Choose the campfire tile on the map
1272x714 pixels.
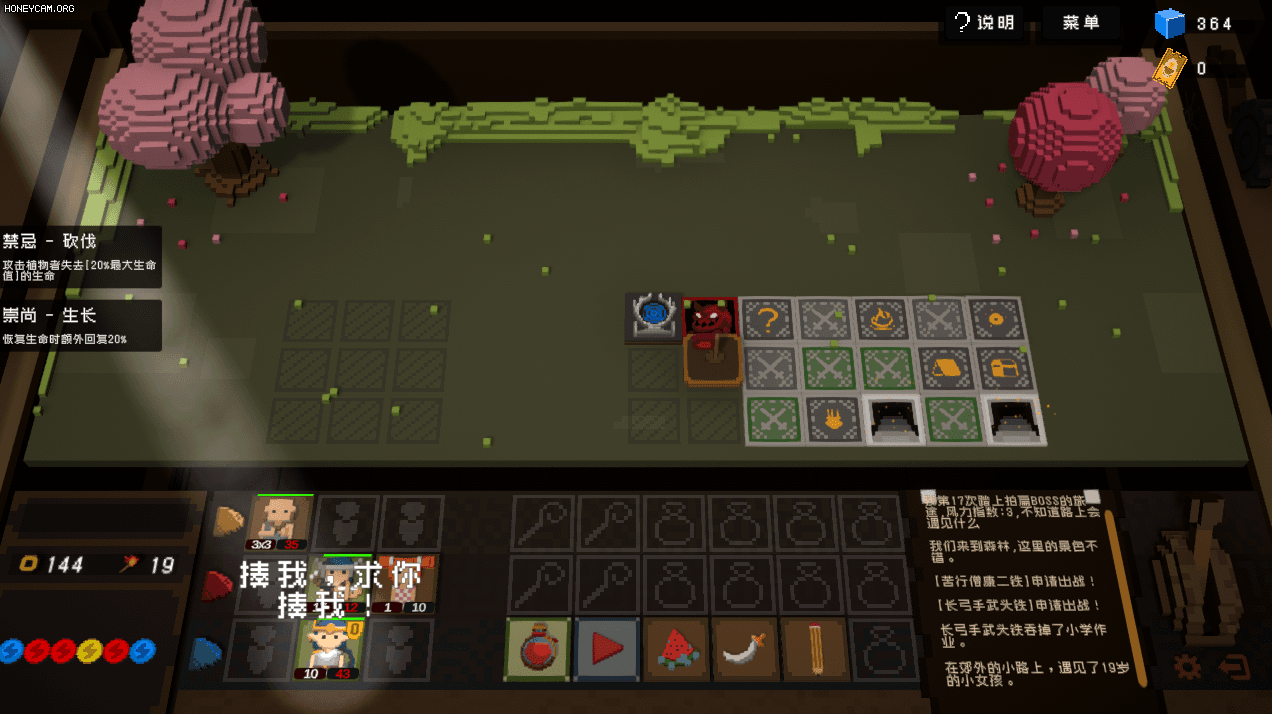[x=883, y=320]
